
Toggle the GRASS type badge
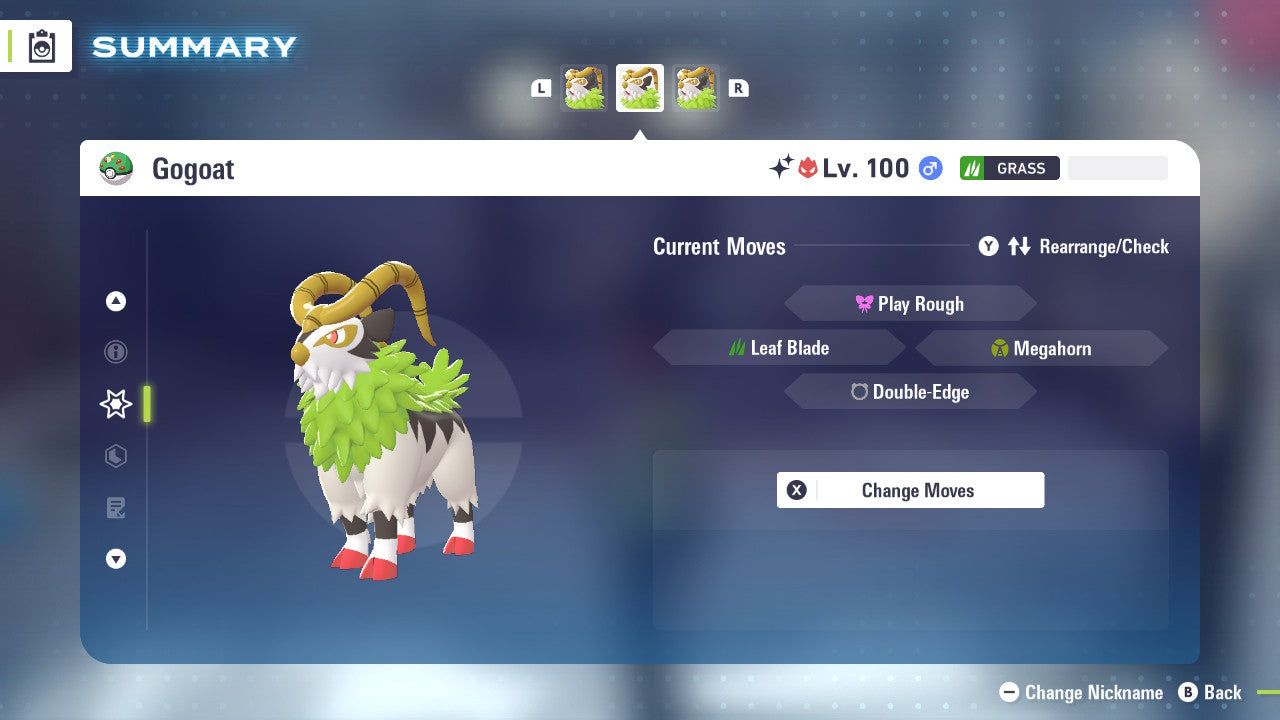(x=1009, y=168)
